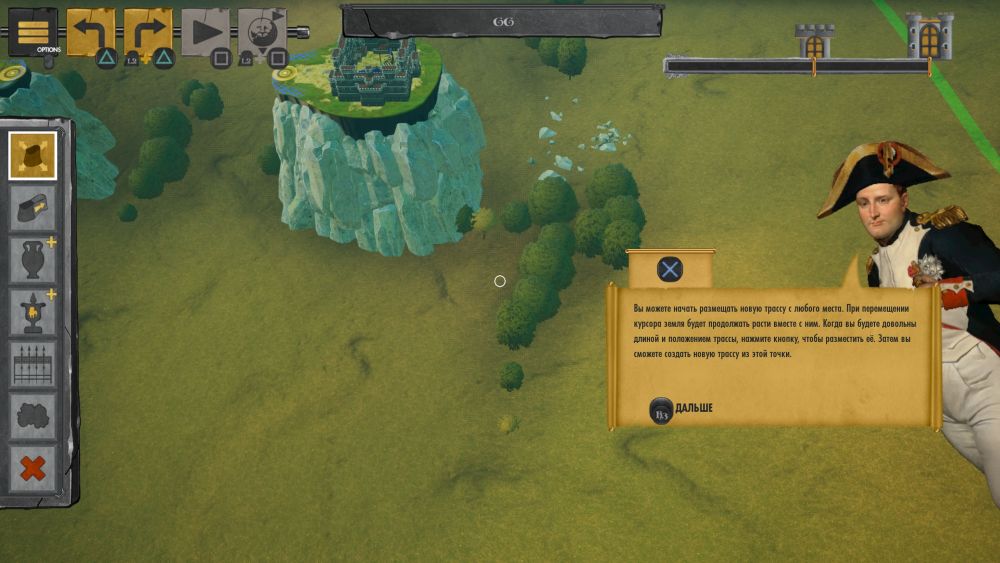Activate the red X delete tool

coord(33,468)
